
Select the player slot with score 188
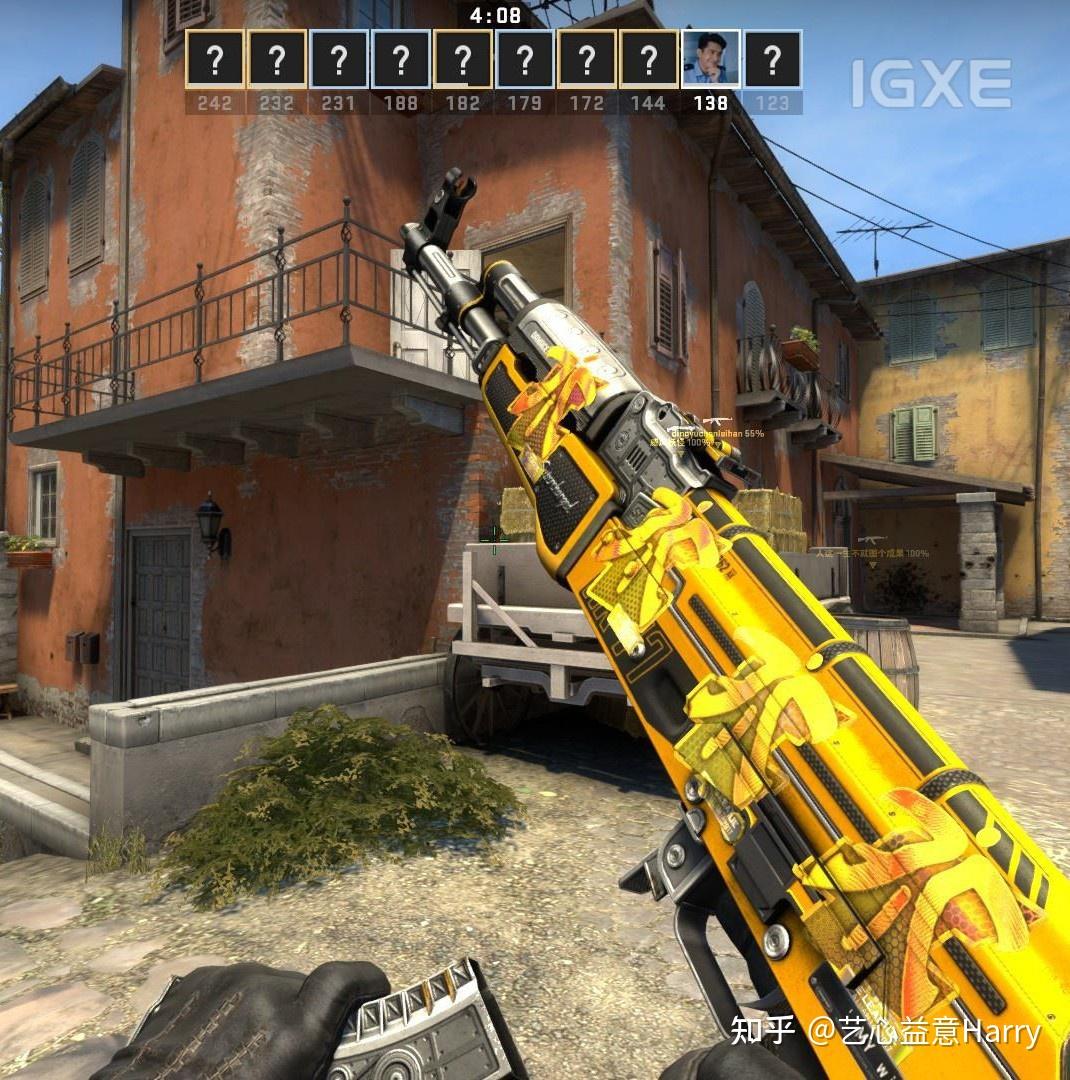point(401,59)
